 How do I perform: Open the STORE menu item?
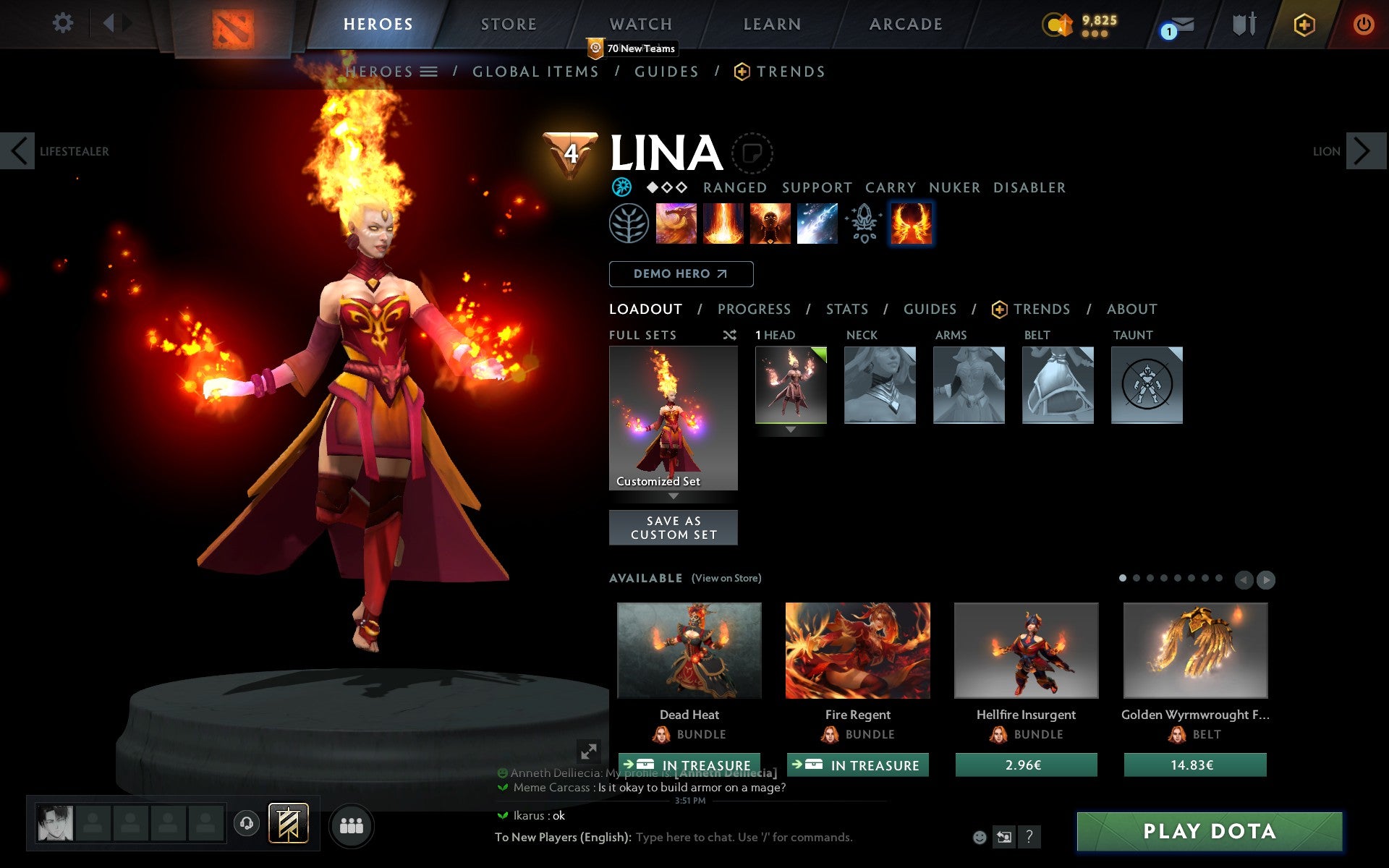(x=508, y=24)
